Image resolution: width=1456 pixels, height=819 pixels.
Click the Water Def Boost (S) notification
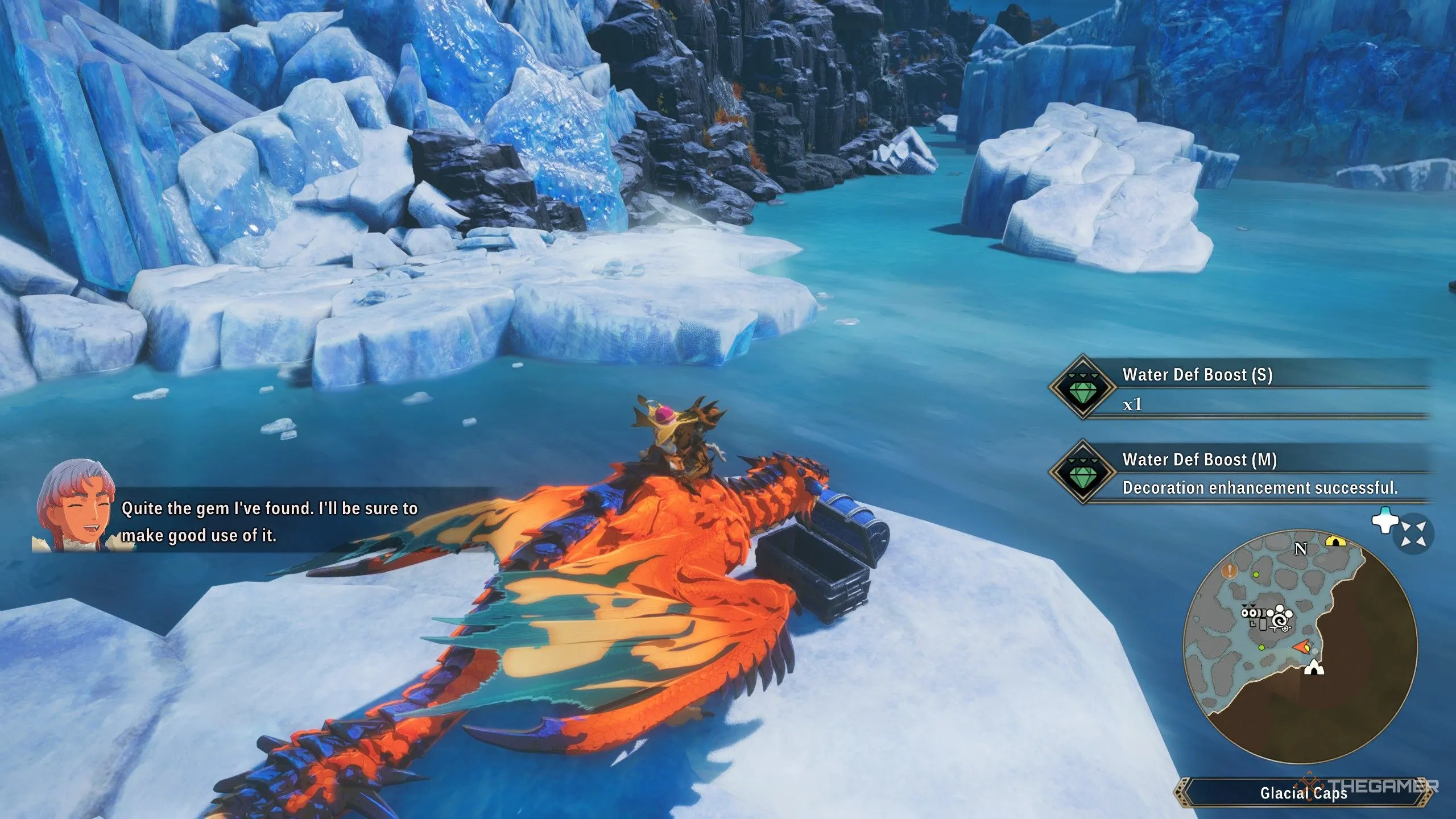tap(1240, 388)
